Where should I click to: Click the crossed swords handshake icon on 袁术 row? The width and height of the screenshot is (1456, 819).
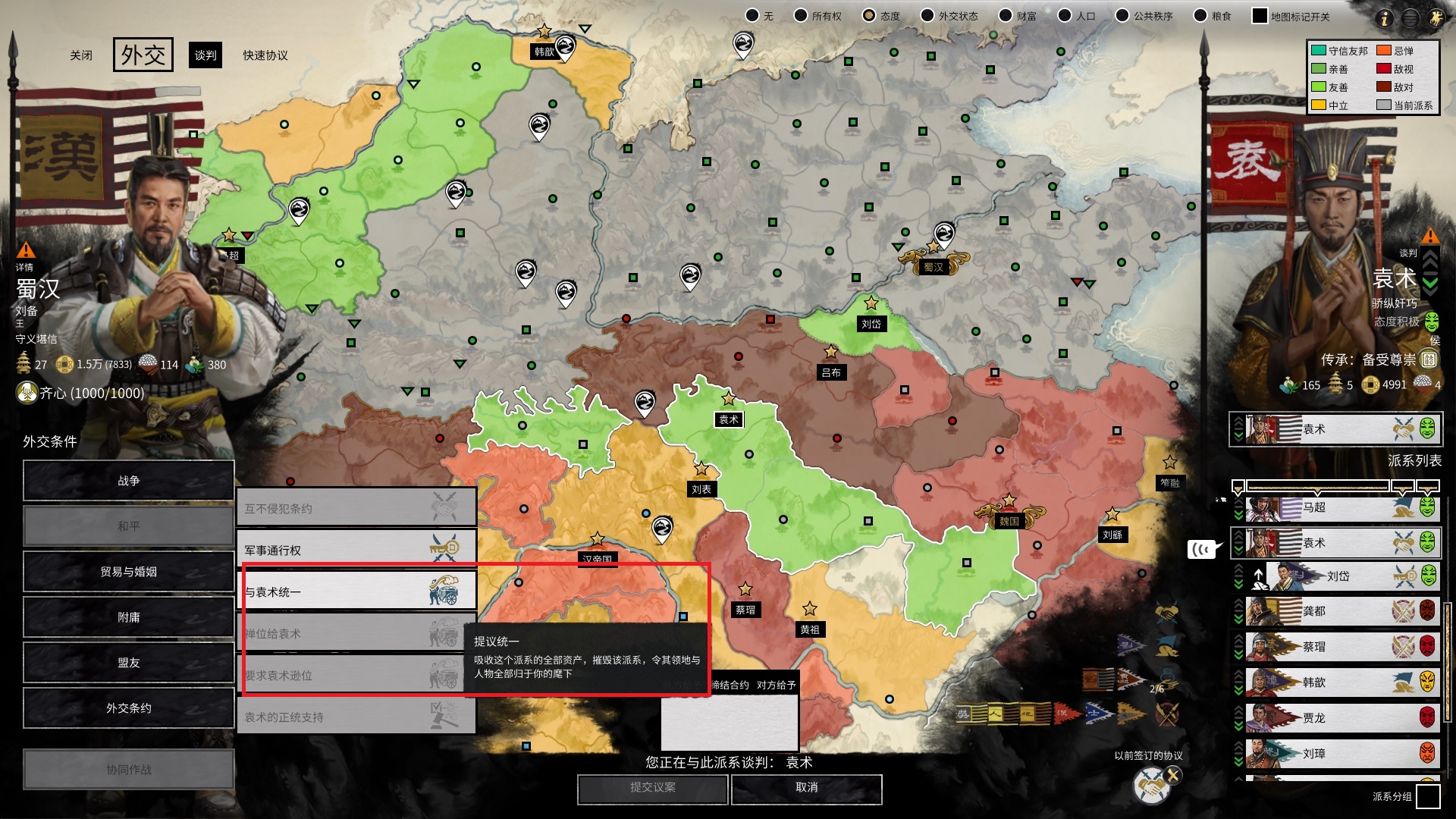(x=1403, y=541)
